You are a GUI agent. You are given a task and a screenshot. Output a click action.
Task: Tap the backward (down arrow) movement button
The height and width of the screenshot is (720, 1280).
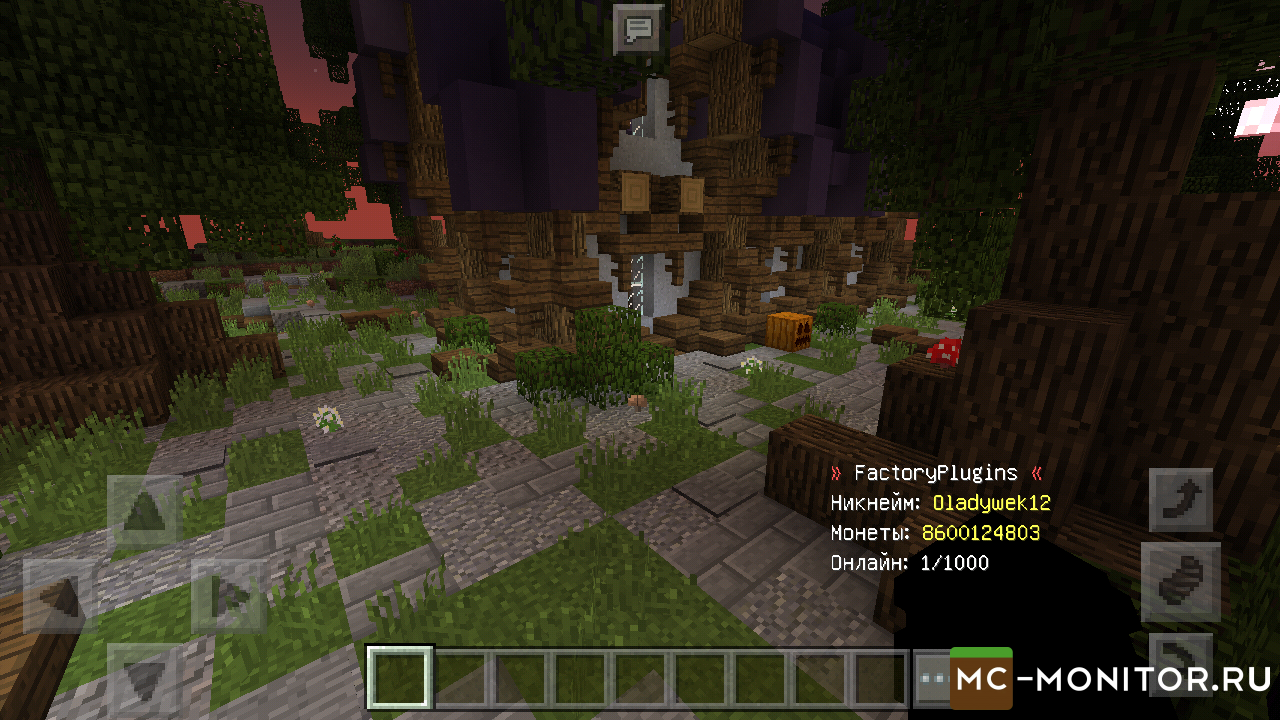coord(144,681)
